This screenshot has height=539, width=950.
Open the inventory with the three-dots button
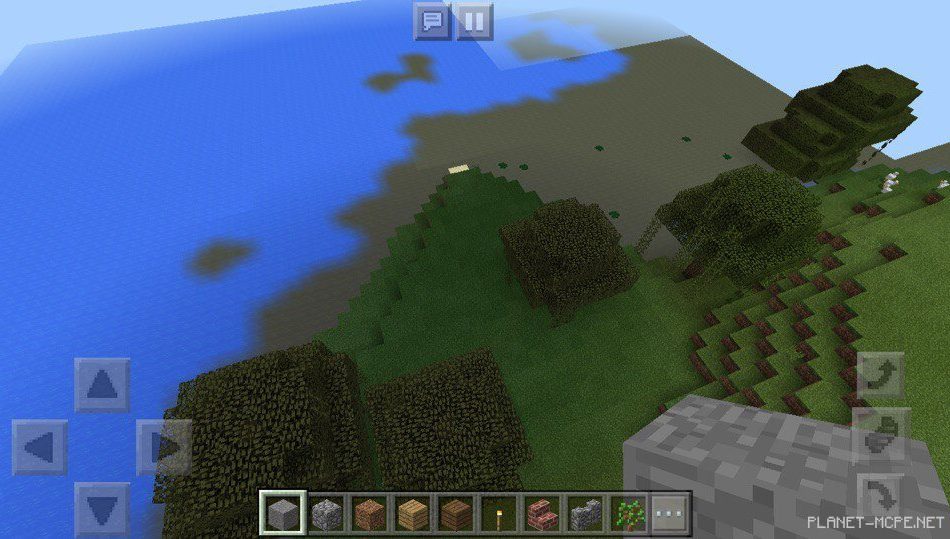click(x=671, y=514)
